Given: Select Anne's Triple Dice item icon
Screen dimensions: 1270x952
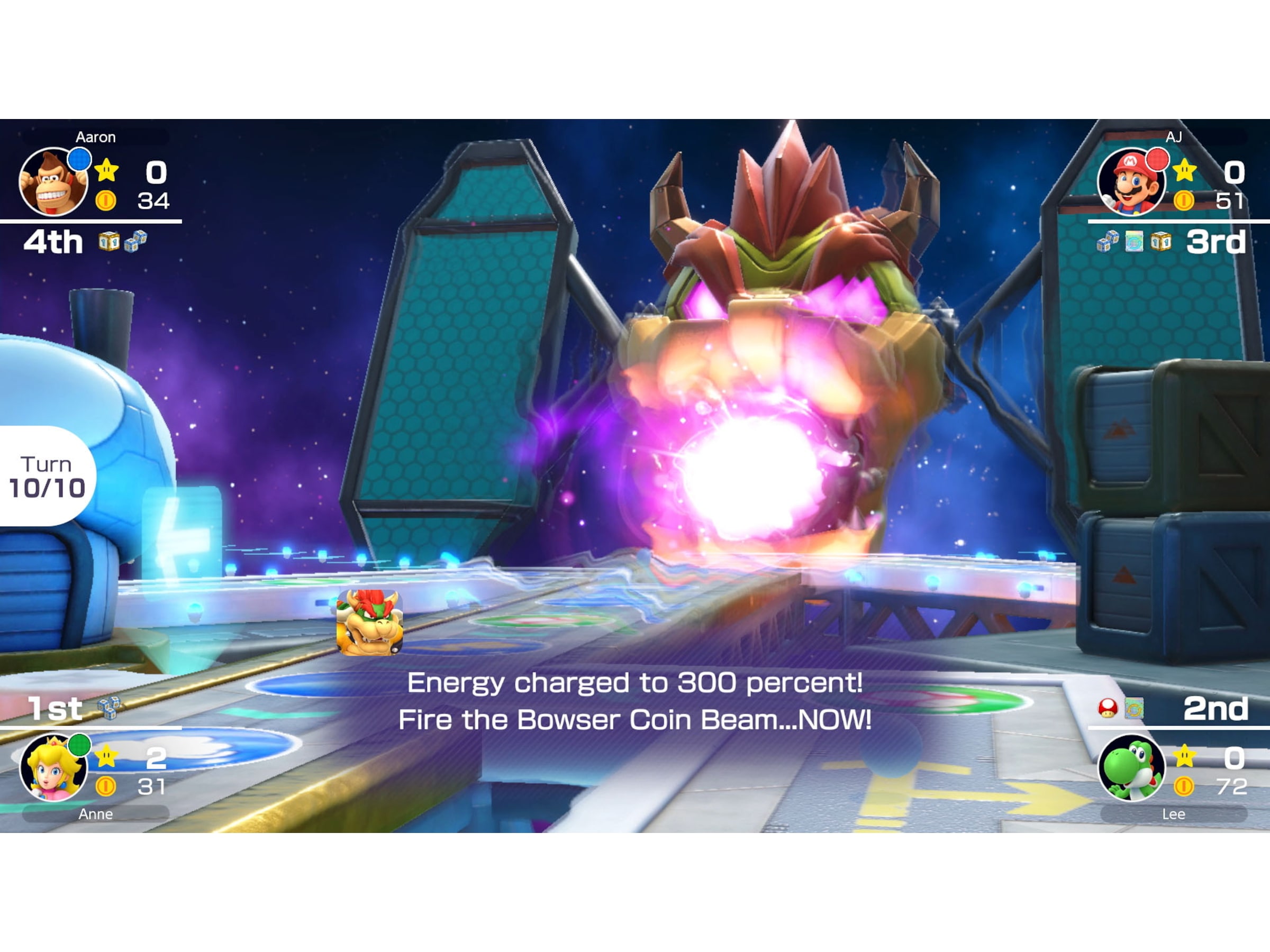Looking at the screenshot, I should (110, 708).
